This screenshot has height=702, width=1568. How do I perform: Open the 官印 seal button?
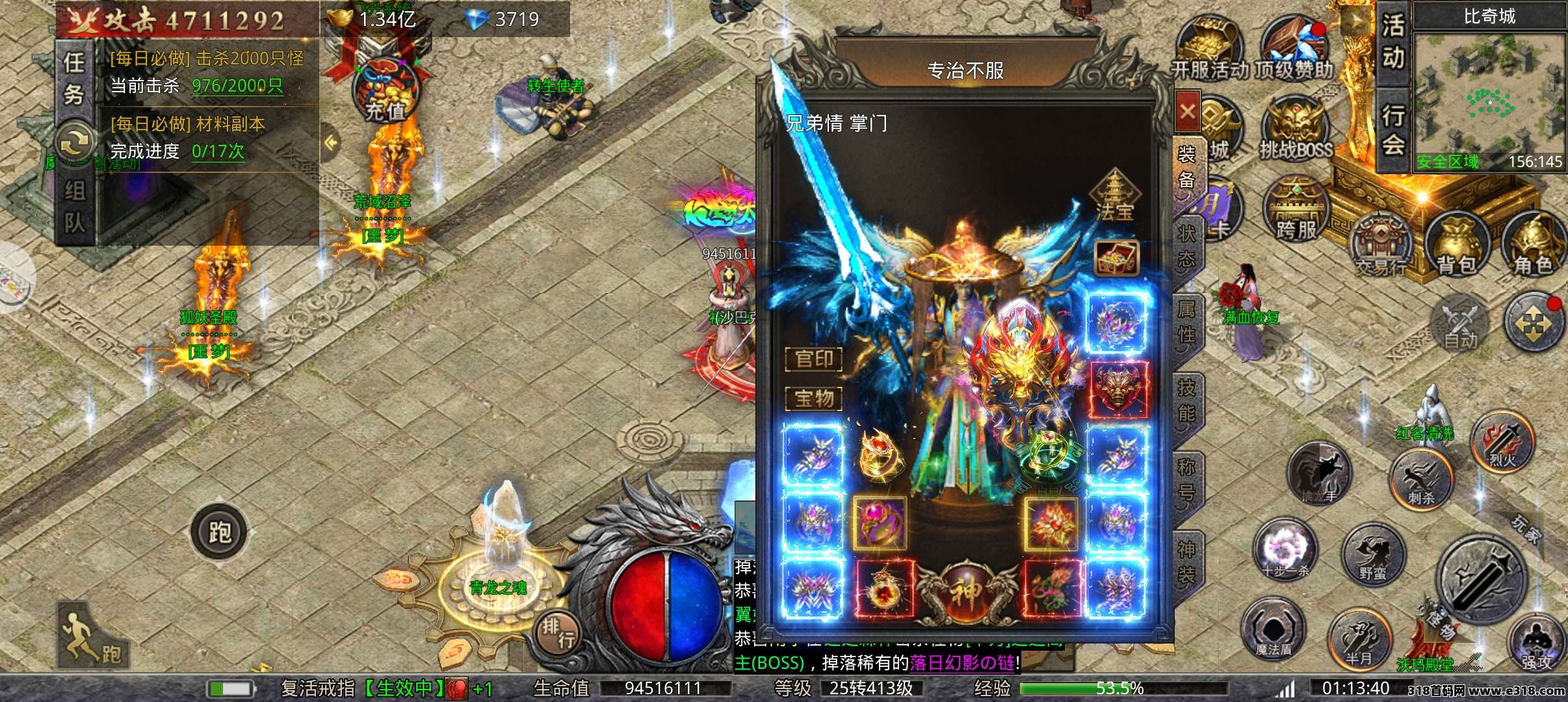(814, 359)
